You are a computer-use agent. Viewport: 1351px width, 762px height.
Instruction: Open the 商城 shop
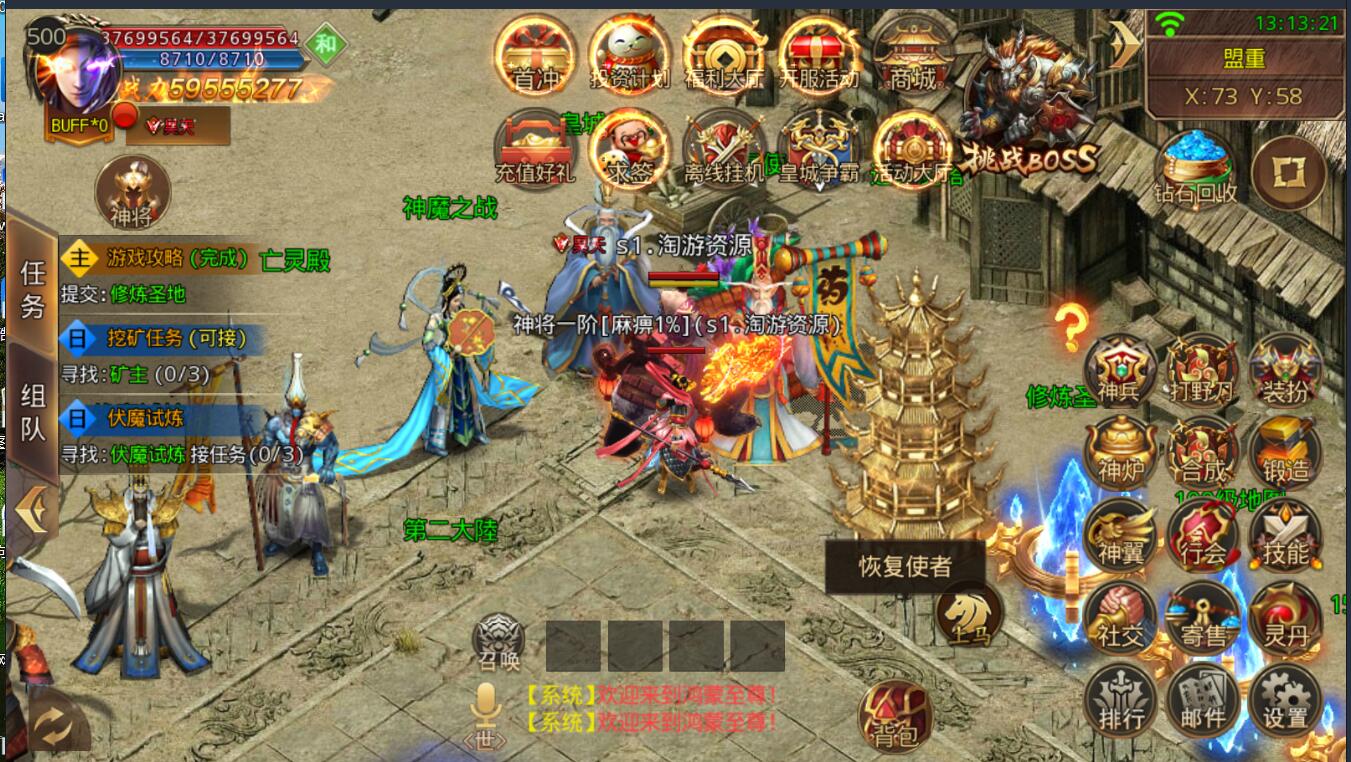[913, 55]
